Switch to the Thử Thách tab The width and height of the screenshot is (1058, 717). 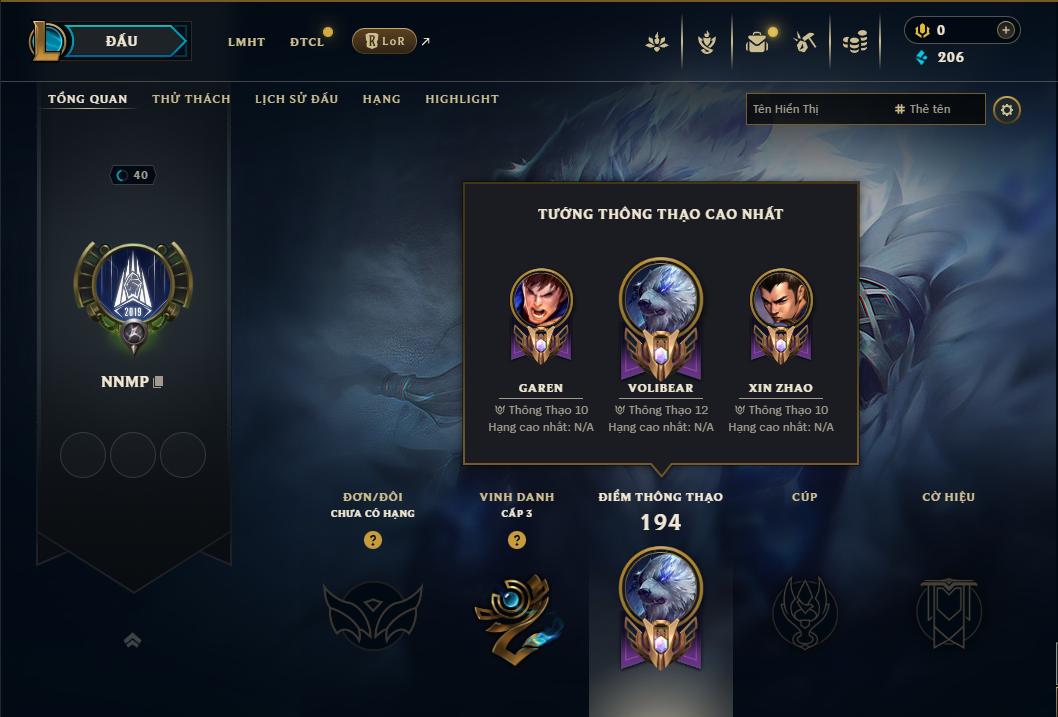(191, 99)
